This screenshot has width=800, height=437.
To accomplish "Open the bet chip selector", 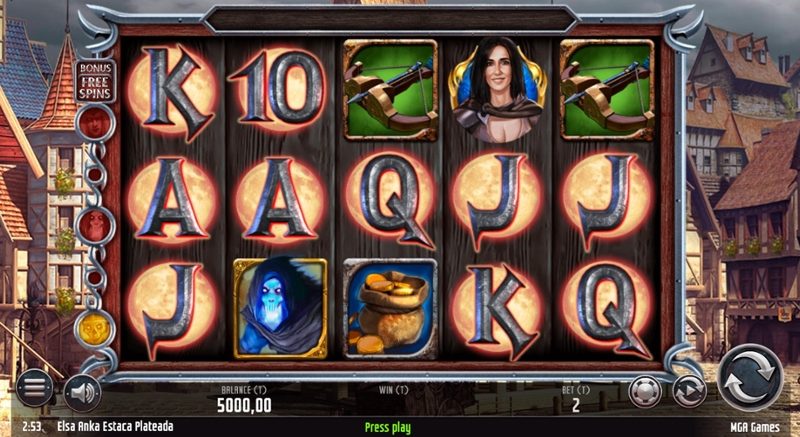I will (646, 389).
